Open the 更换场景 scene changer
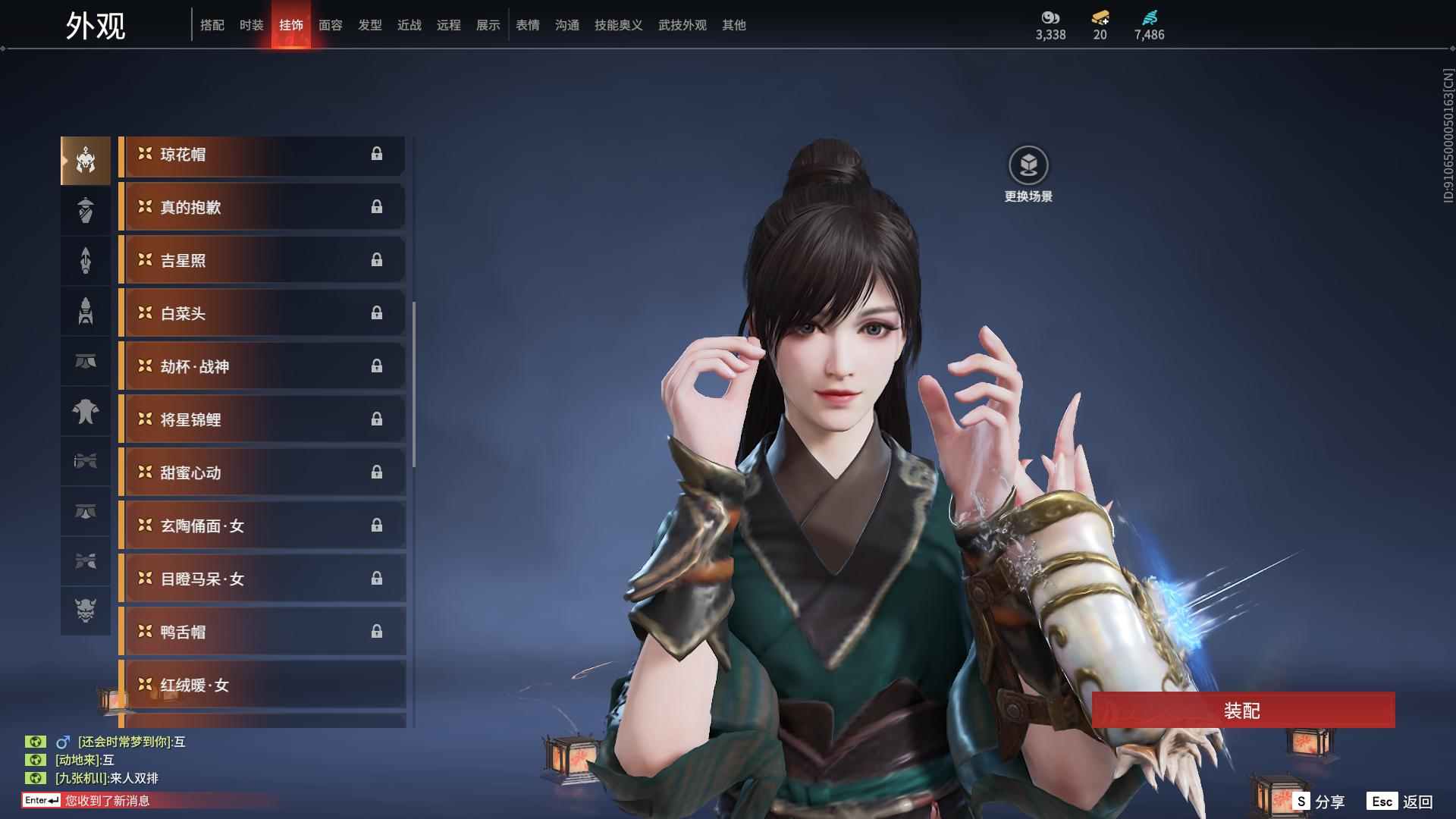 [x=1028, y=174]
